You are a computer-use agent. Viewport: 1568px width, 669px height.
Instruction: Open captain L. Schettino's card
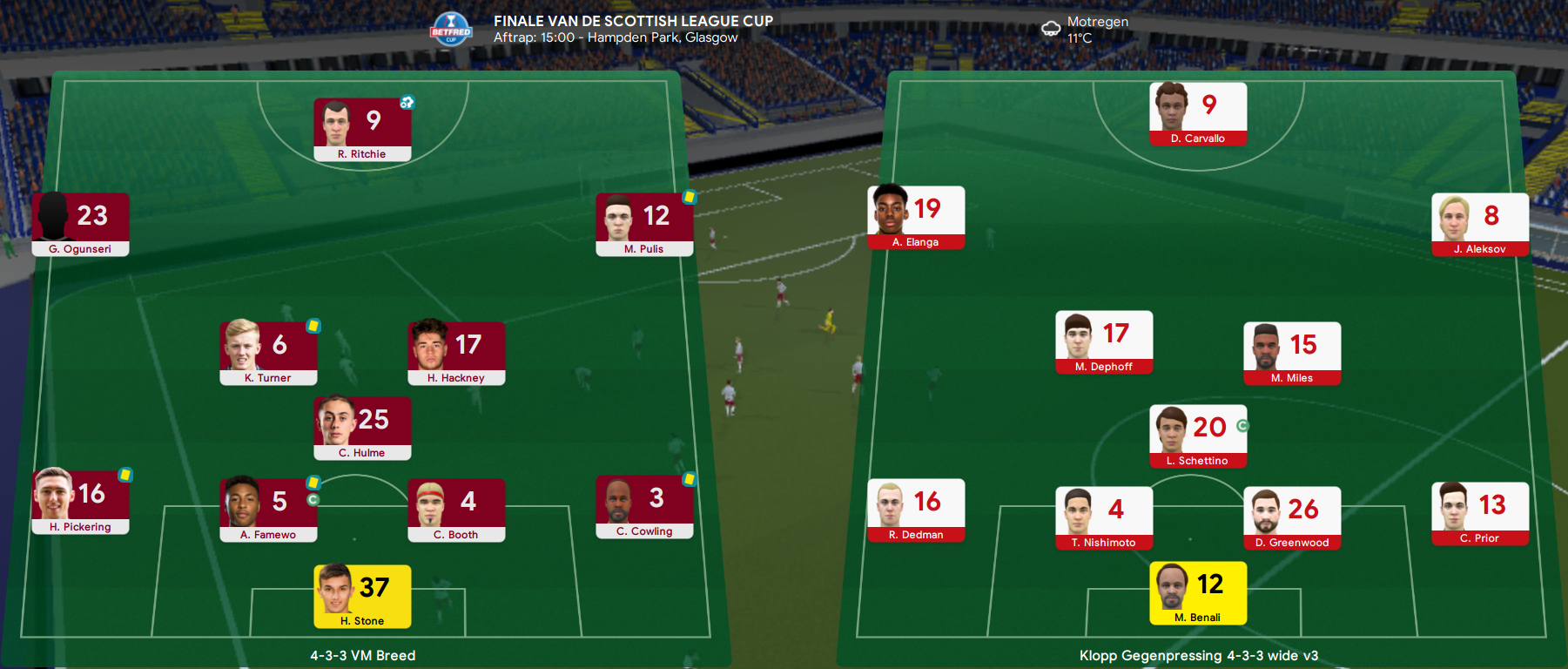(1198, 436)
